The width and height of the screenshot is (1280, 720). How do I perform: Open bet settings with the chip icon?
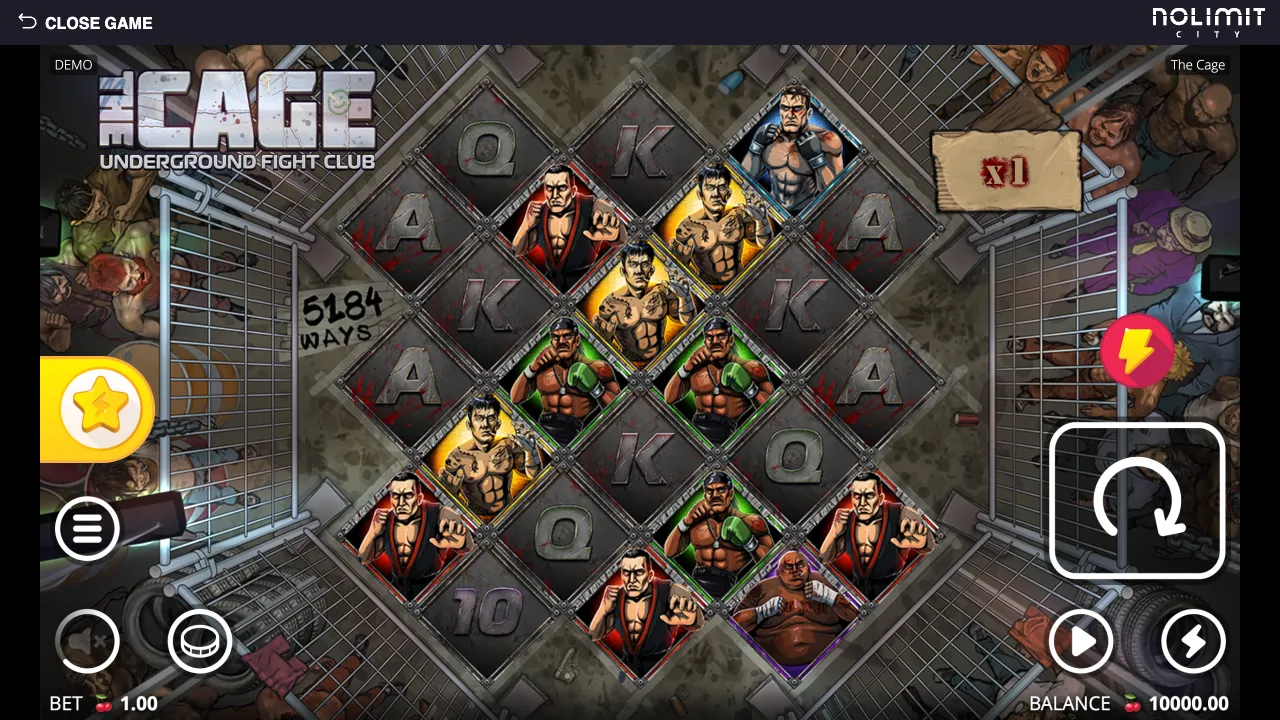pyautogui.click(x=199, y=641)
